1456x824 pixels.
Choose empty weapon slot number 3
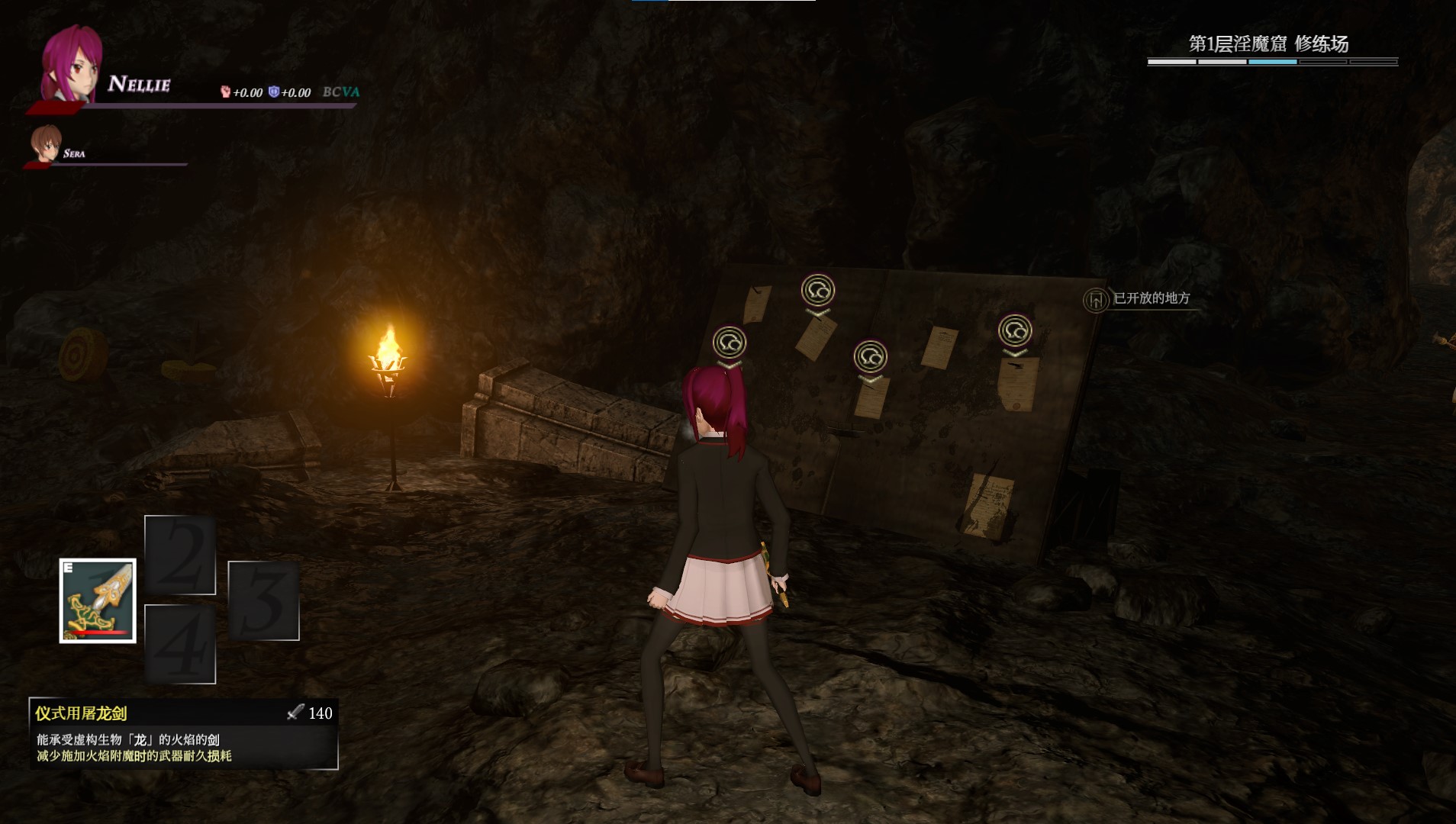263,600
